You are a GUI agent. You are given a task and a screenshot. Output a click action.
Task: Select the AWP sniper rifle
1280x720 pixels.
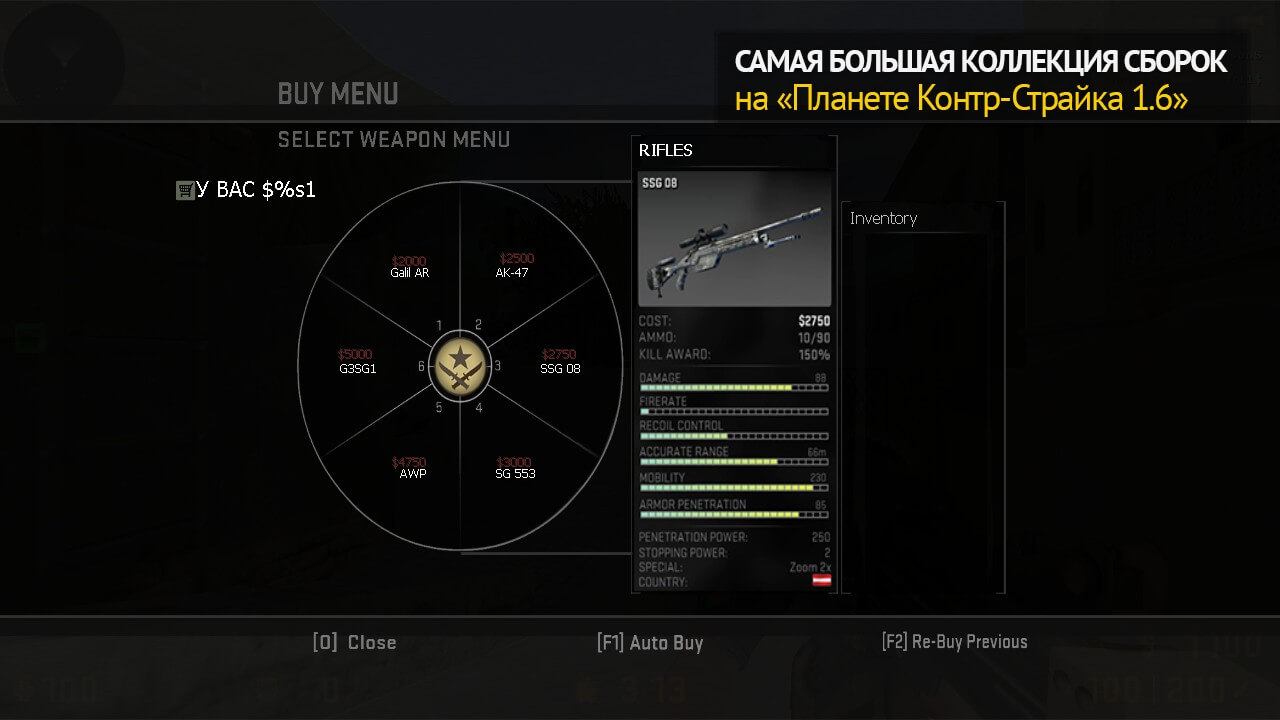pyautogui.click(x=411, y=469)
